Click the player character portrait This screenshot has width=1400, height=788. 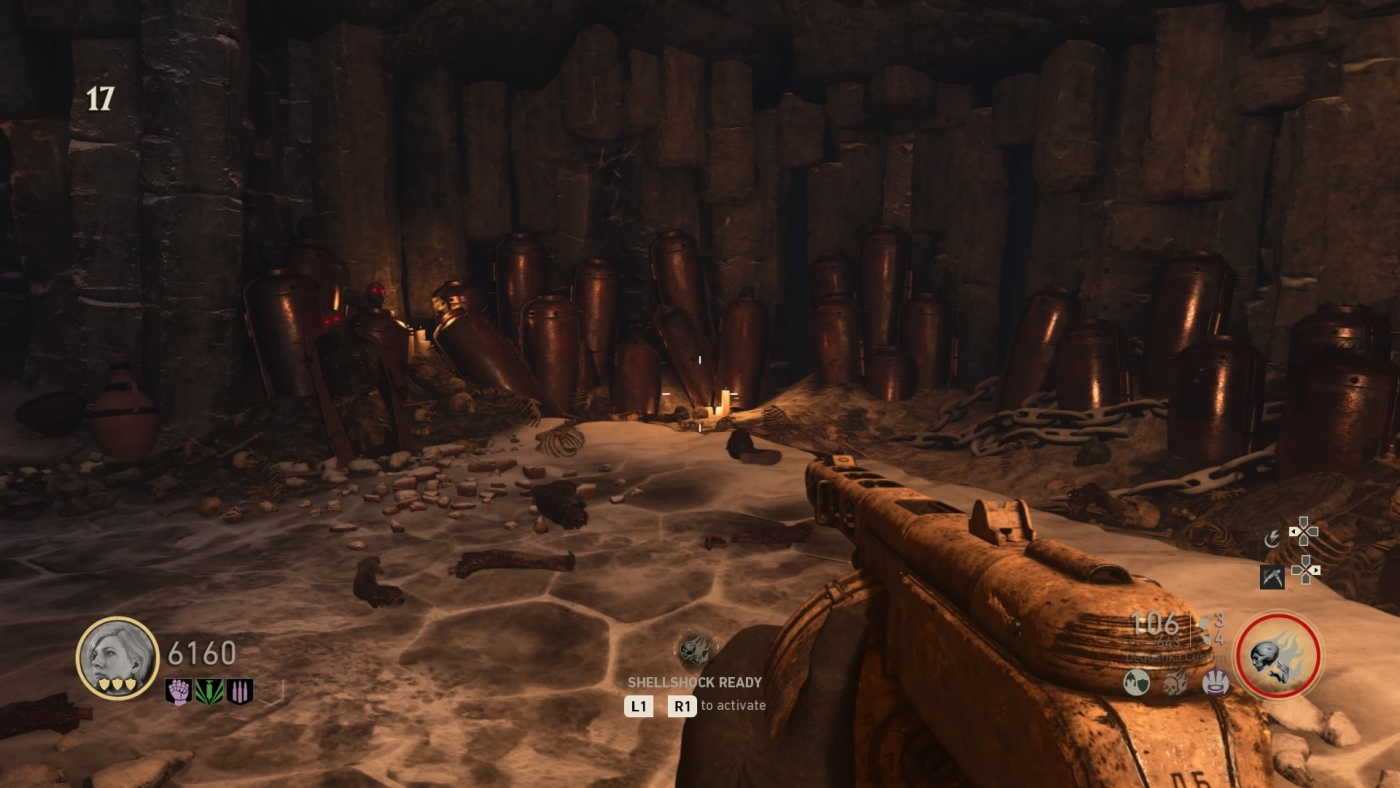(x=117, y=657)
